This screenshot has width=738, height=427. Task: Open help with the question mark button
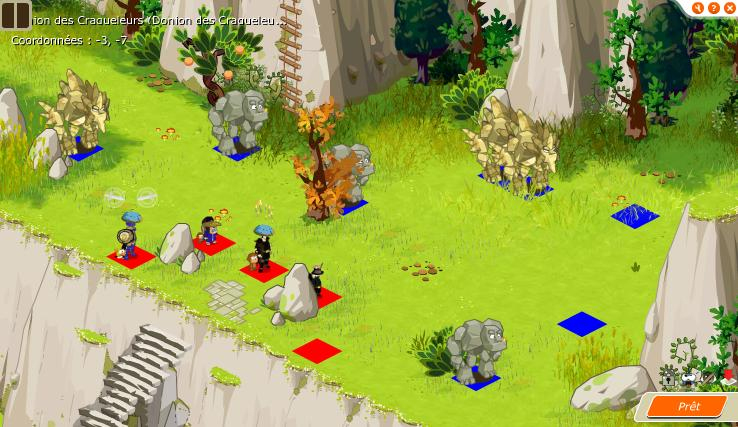click(715, 7)
